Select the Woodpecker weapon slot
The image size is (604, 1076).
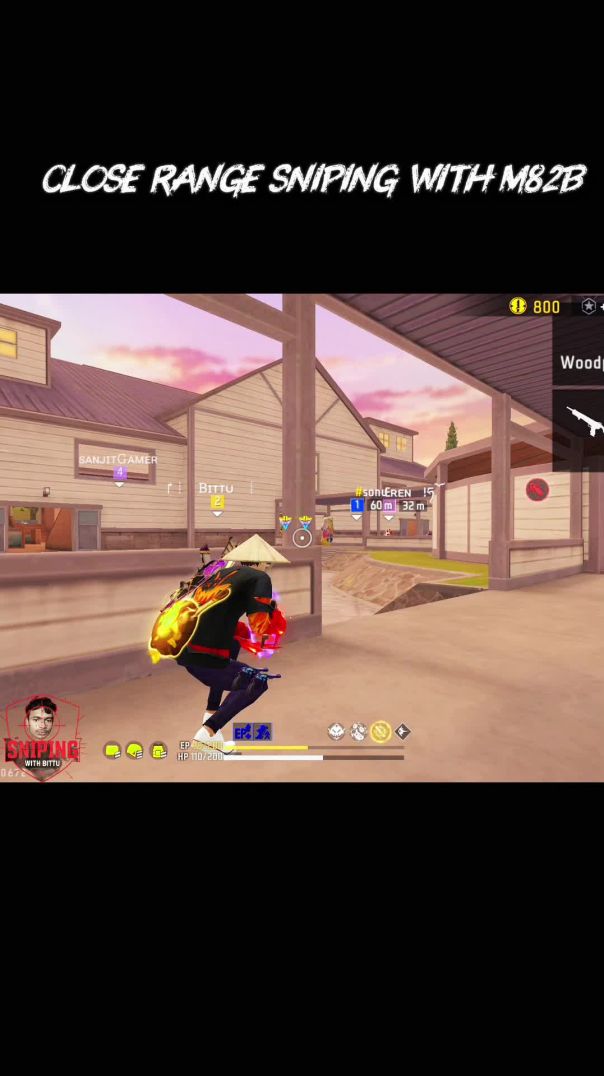(580, 362)
